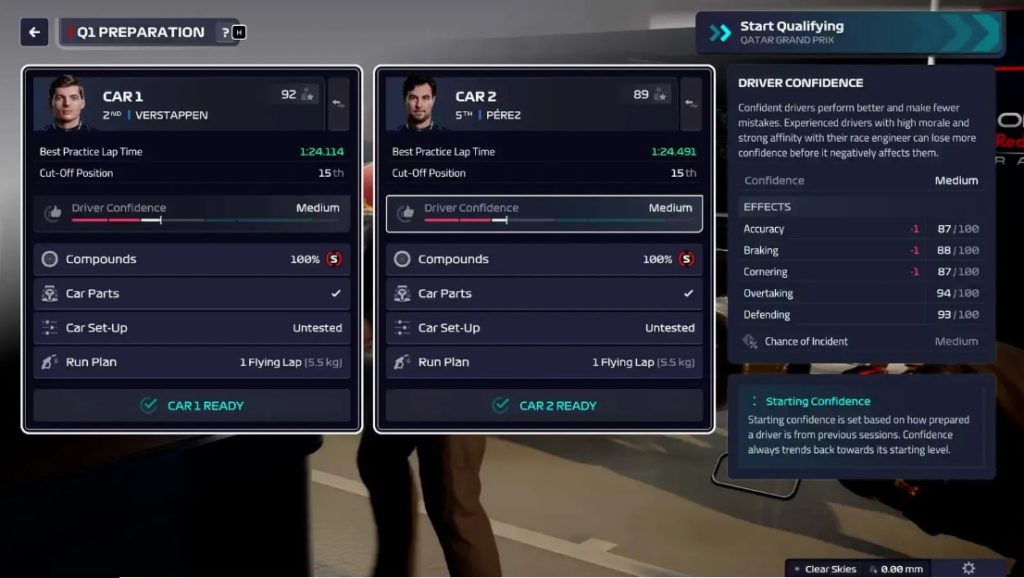The image size is (1024, 578).
Task: Go back using the arrow button
Action: pos(34,32)
